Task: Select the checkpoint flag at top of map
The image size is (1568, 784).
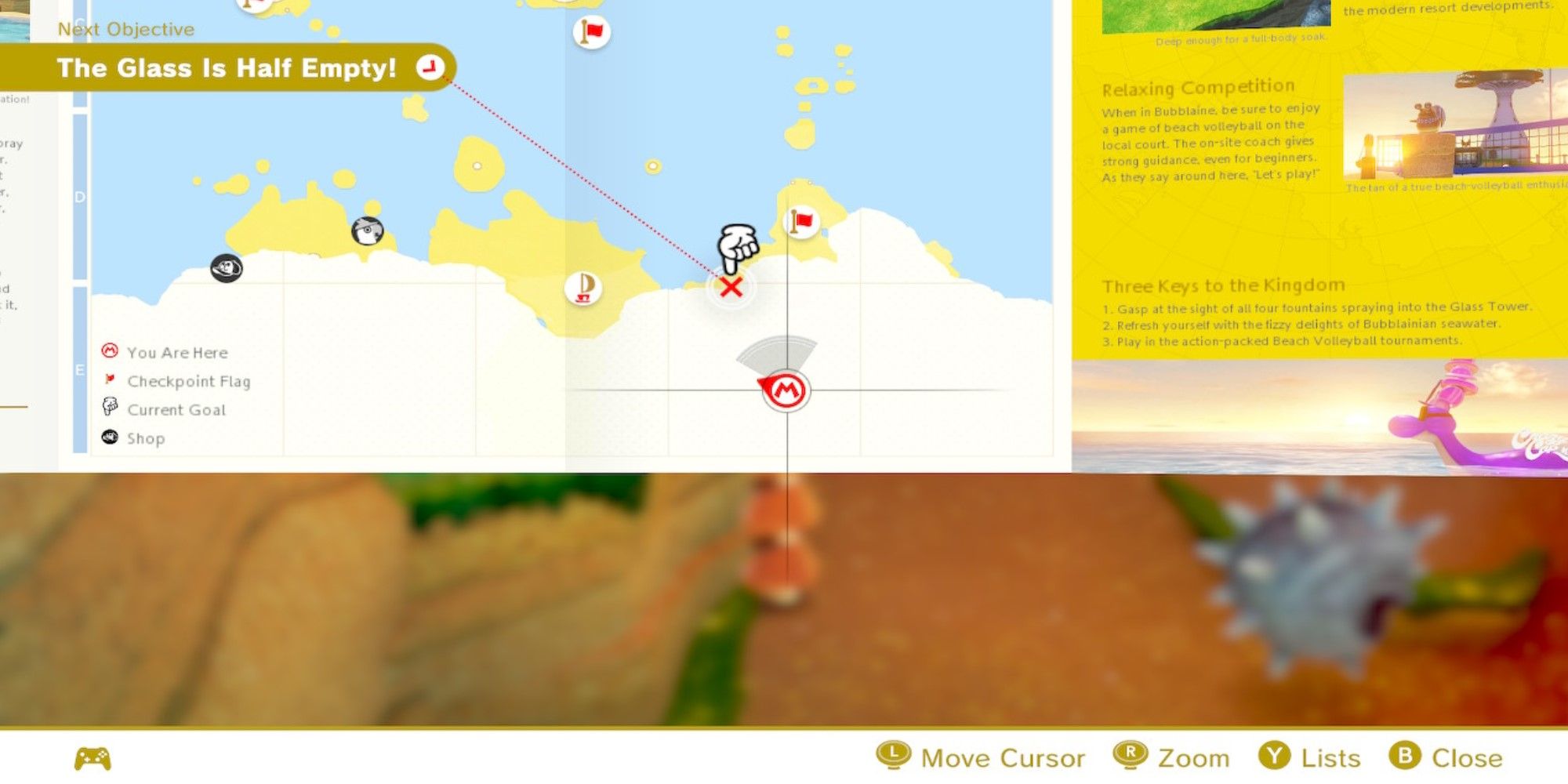Action: point(590,33)
